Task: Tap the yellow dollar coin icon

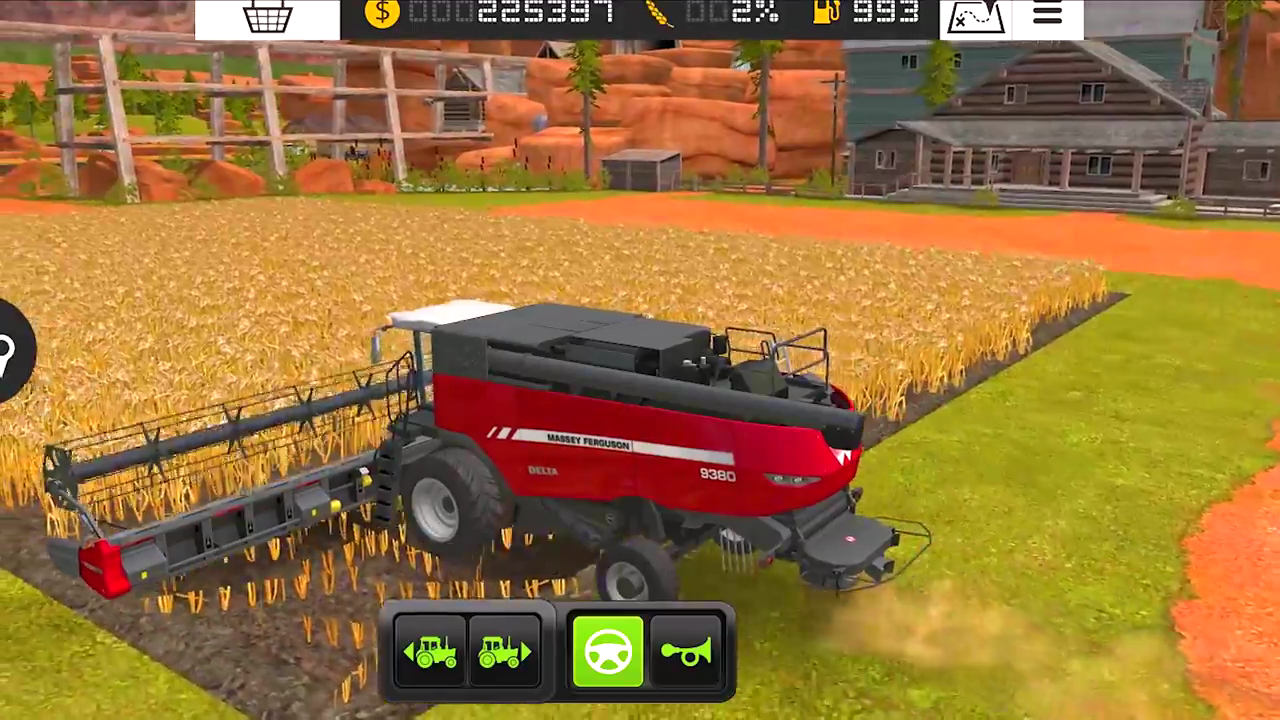Action: [382, 13]
